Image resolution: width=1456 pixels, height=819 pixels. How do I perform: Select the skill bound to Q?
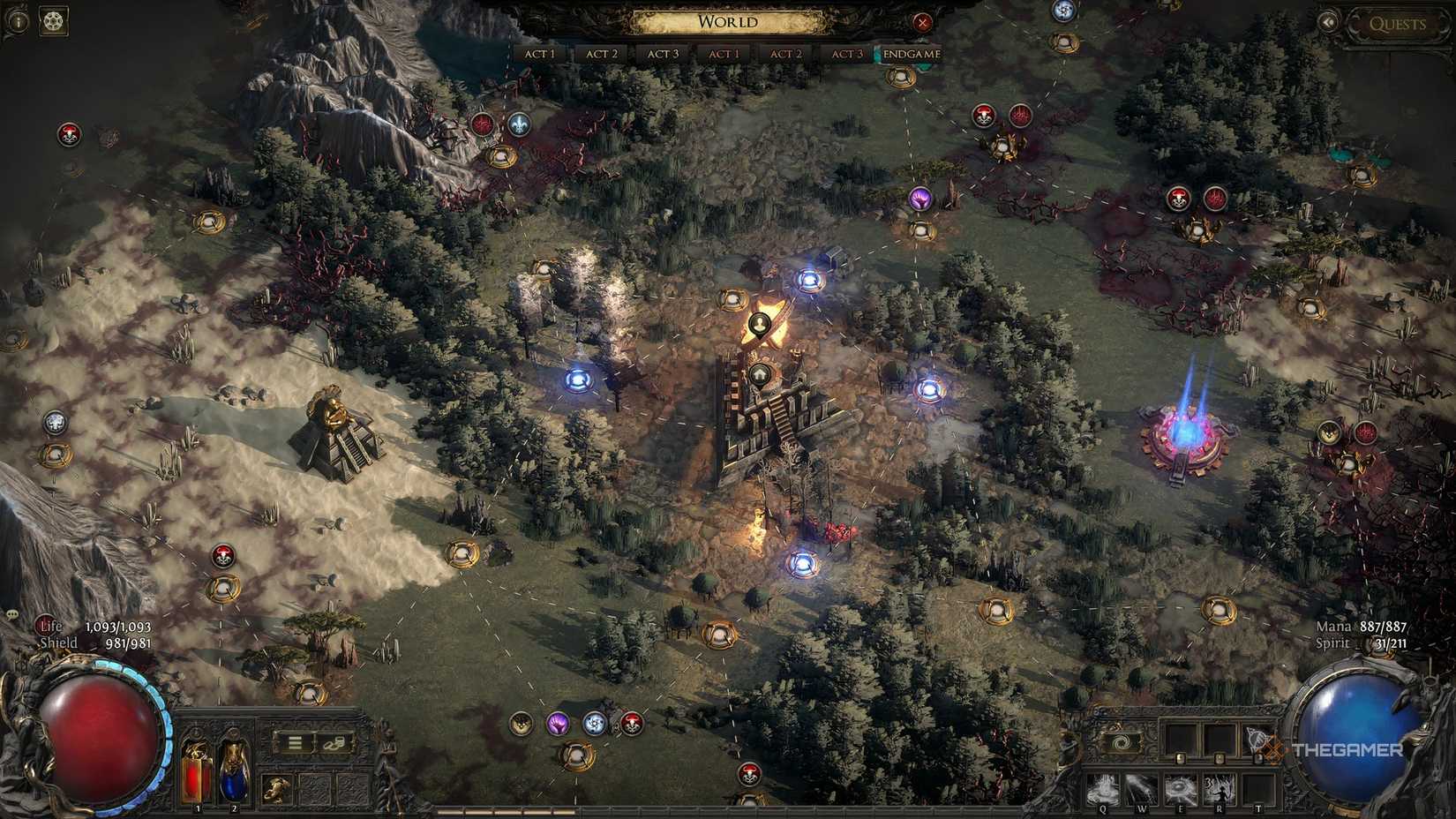[1105, 789]
